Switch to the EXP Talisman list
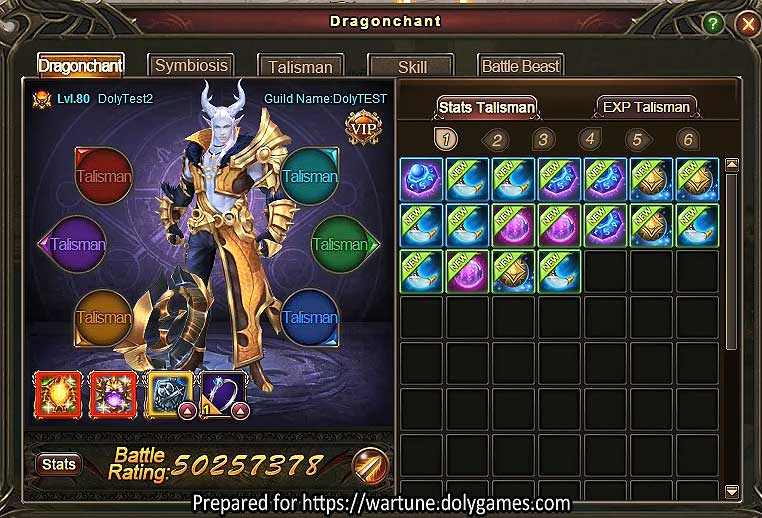The image size is (762, 518). click(646, 107)
